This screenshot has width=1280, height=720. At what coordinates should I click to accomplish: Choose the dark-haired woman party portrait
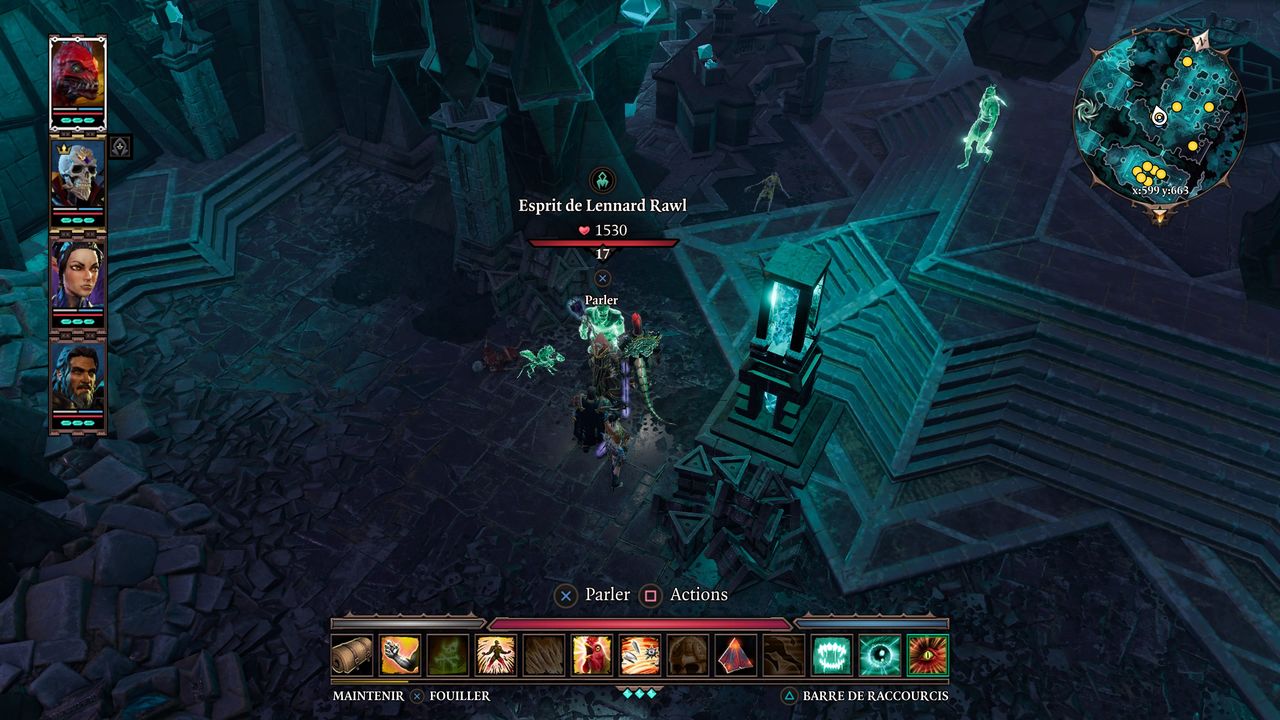77,274
